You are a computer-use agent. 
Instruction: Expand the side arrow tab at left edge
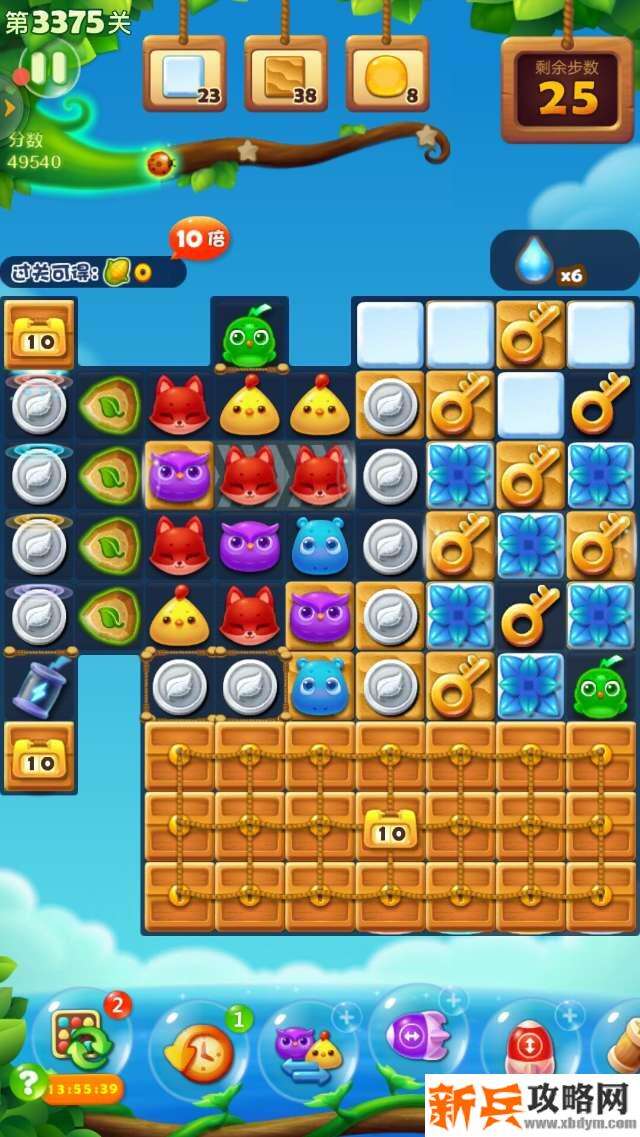pyautogui.click(x=8, y=108)
